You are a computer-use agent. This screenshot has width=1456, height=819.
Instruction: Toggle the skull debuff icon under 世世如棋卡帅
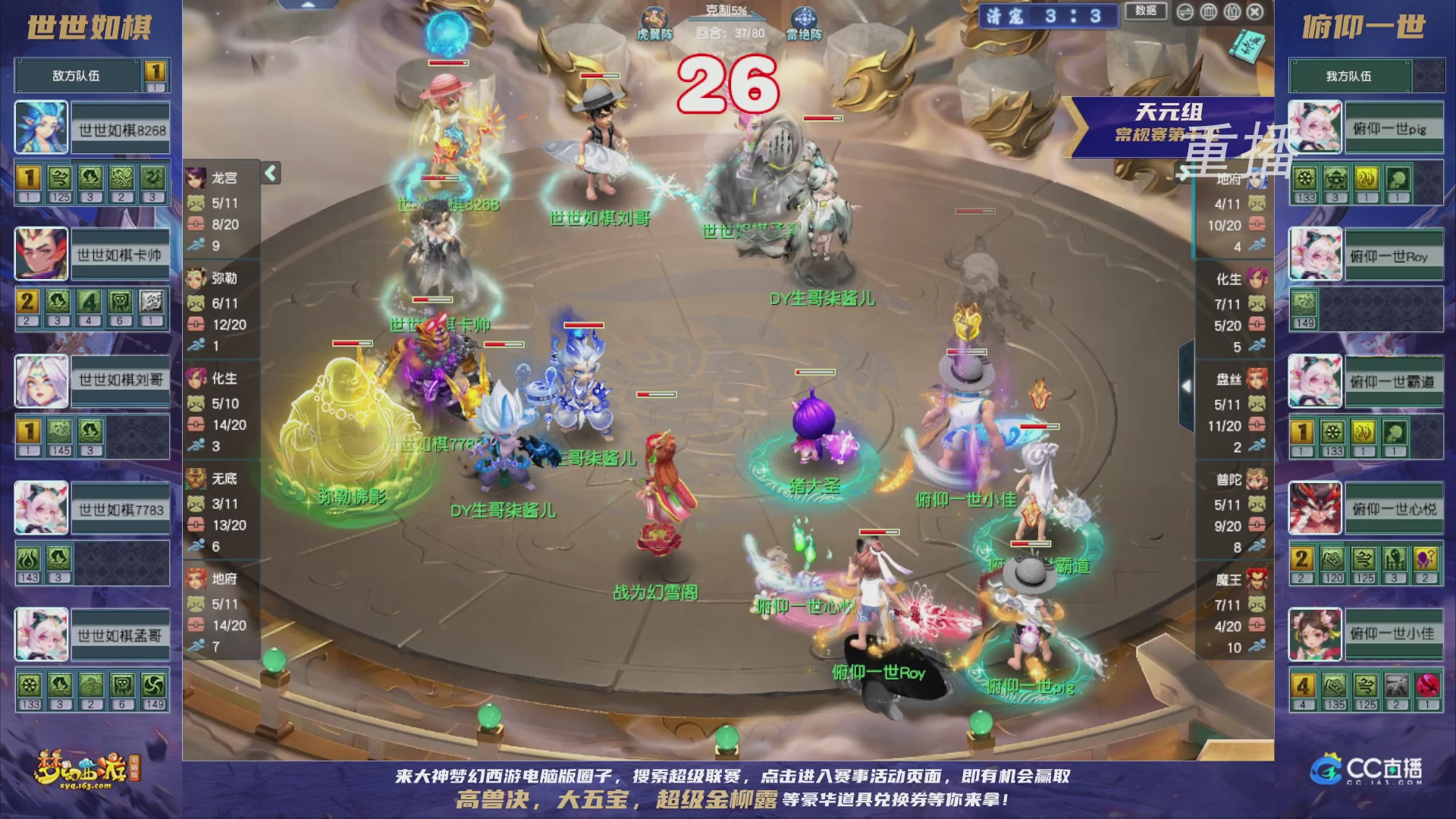point(121,302)
